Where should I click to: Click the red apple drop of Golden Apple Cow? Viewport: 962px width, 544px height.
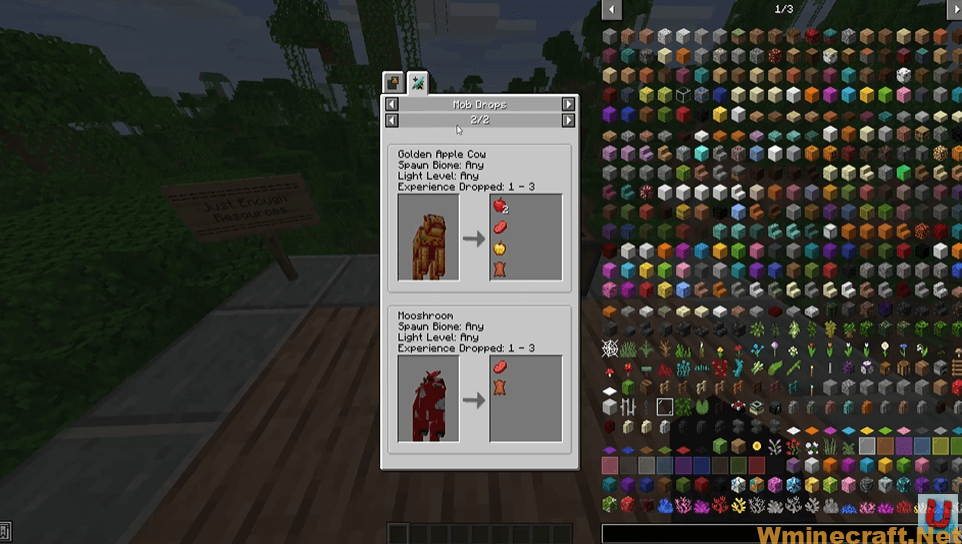tap(499, 206)
